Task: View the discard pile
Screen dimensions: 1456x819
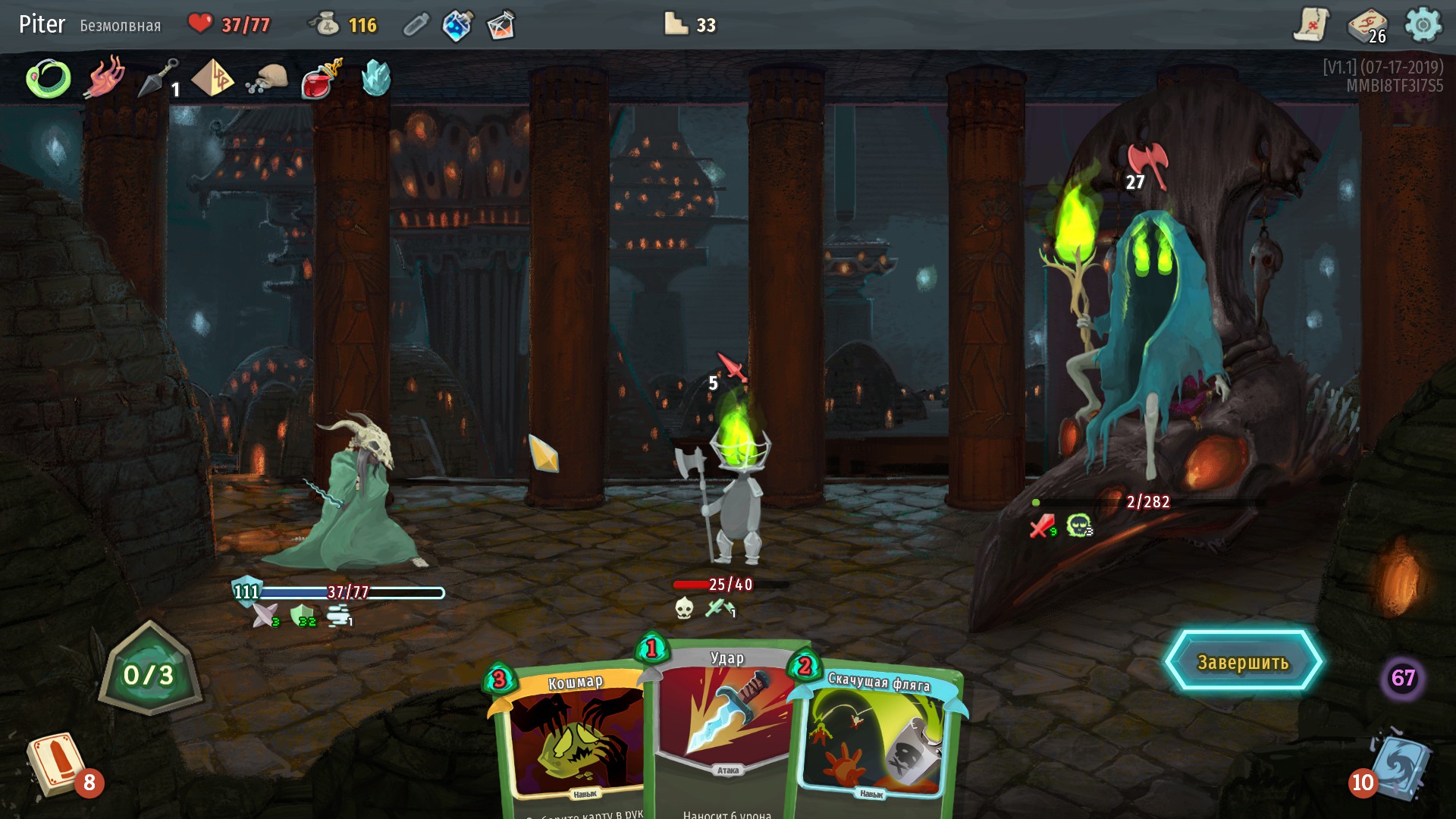Action: pyautogui.click(x=1399, y=766)
